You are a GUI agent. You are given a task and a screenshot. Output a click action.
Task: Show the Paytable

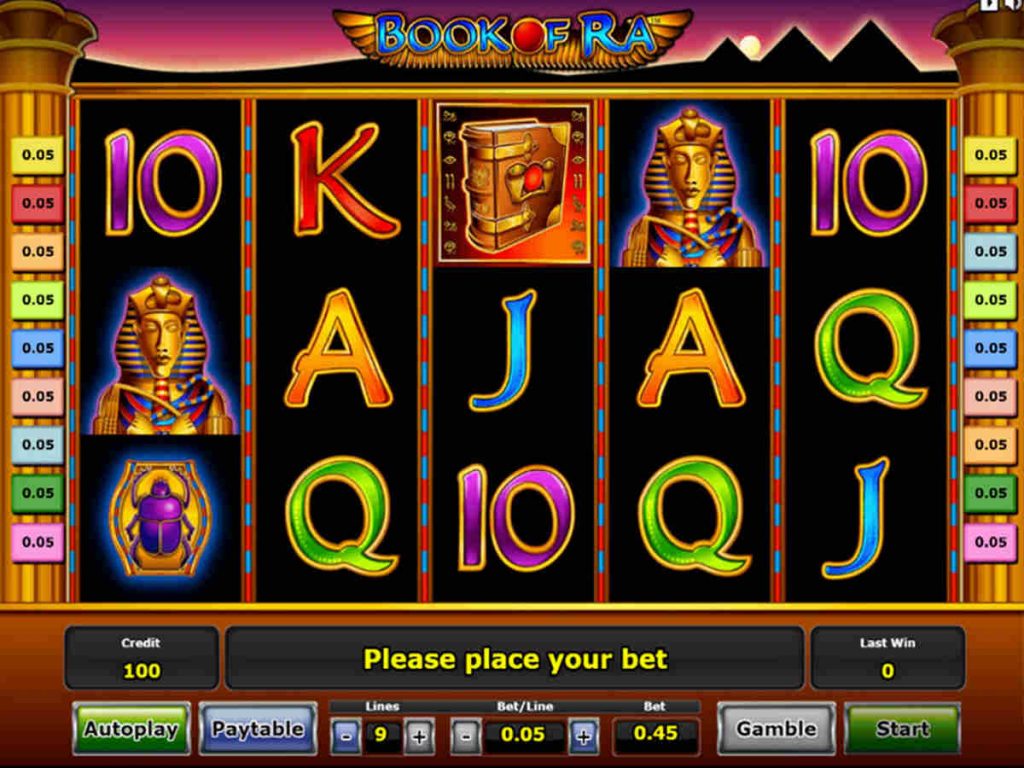click(257, 729)
